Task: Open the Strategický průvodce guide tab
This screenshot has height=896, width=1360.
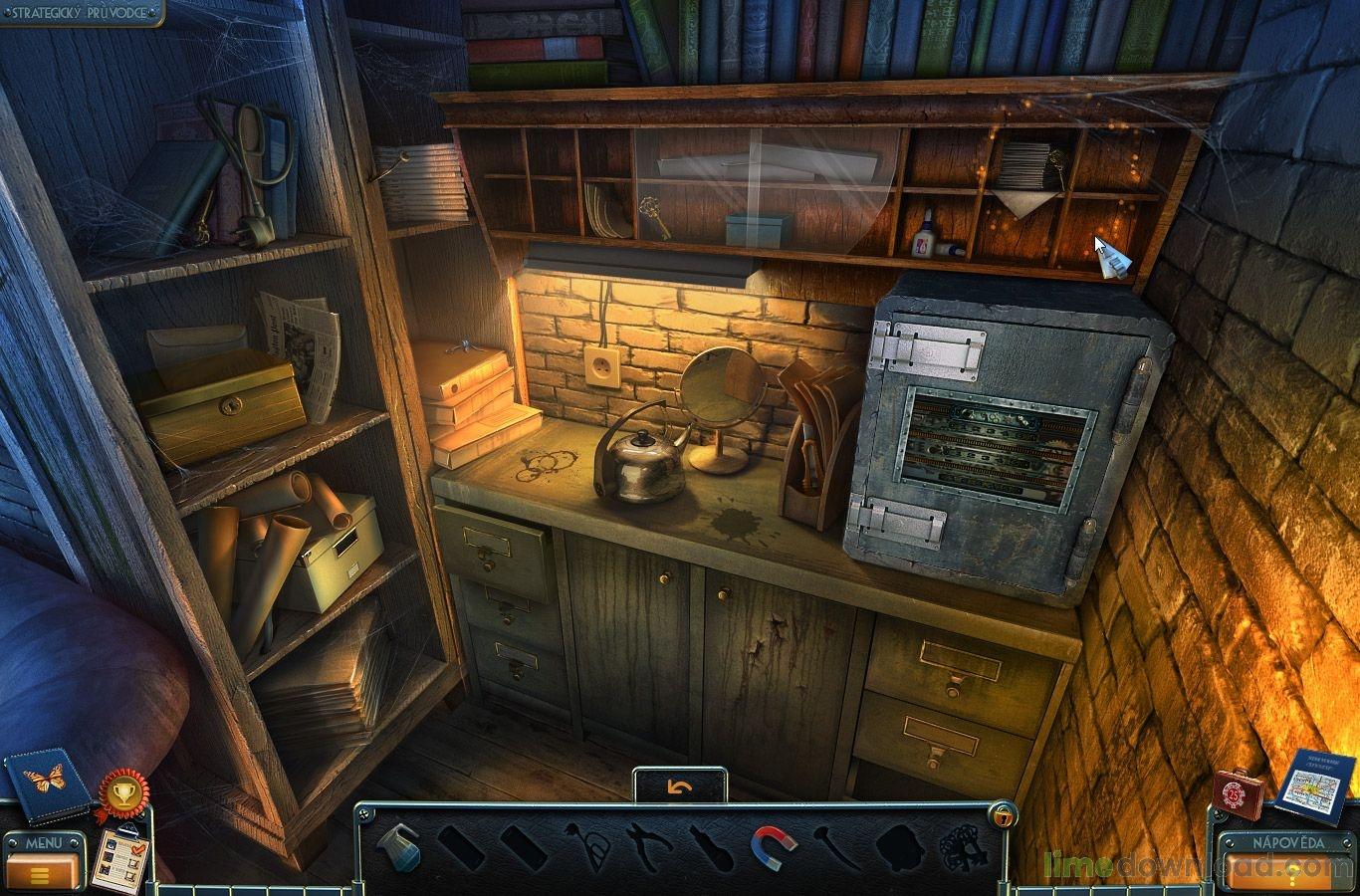Action: pyautogui.click(x=82, y=13)
